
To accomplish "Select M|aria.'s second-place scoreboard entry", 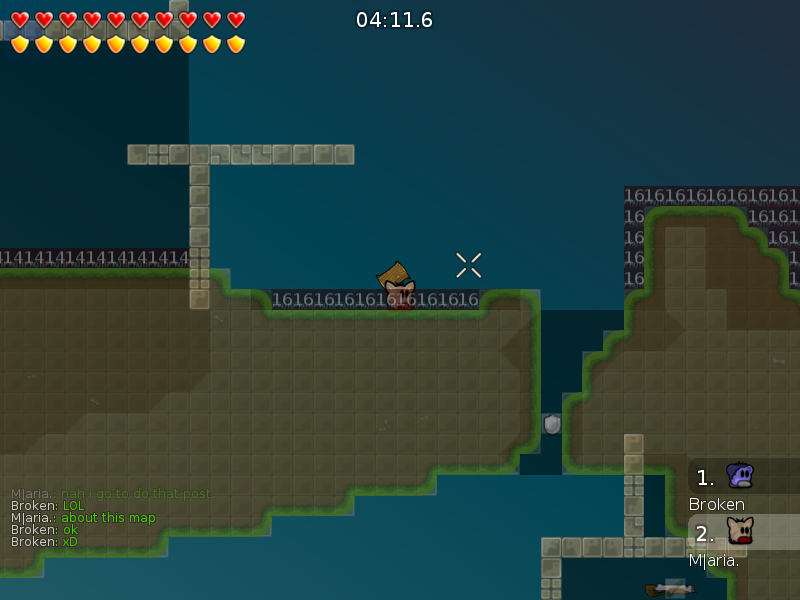I will (x=742, y=541).
